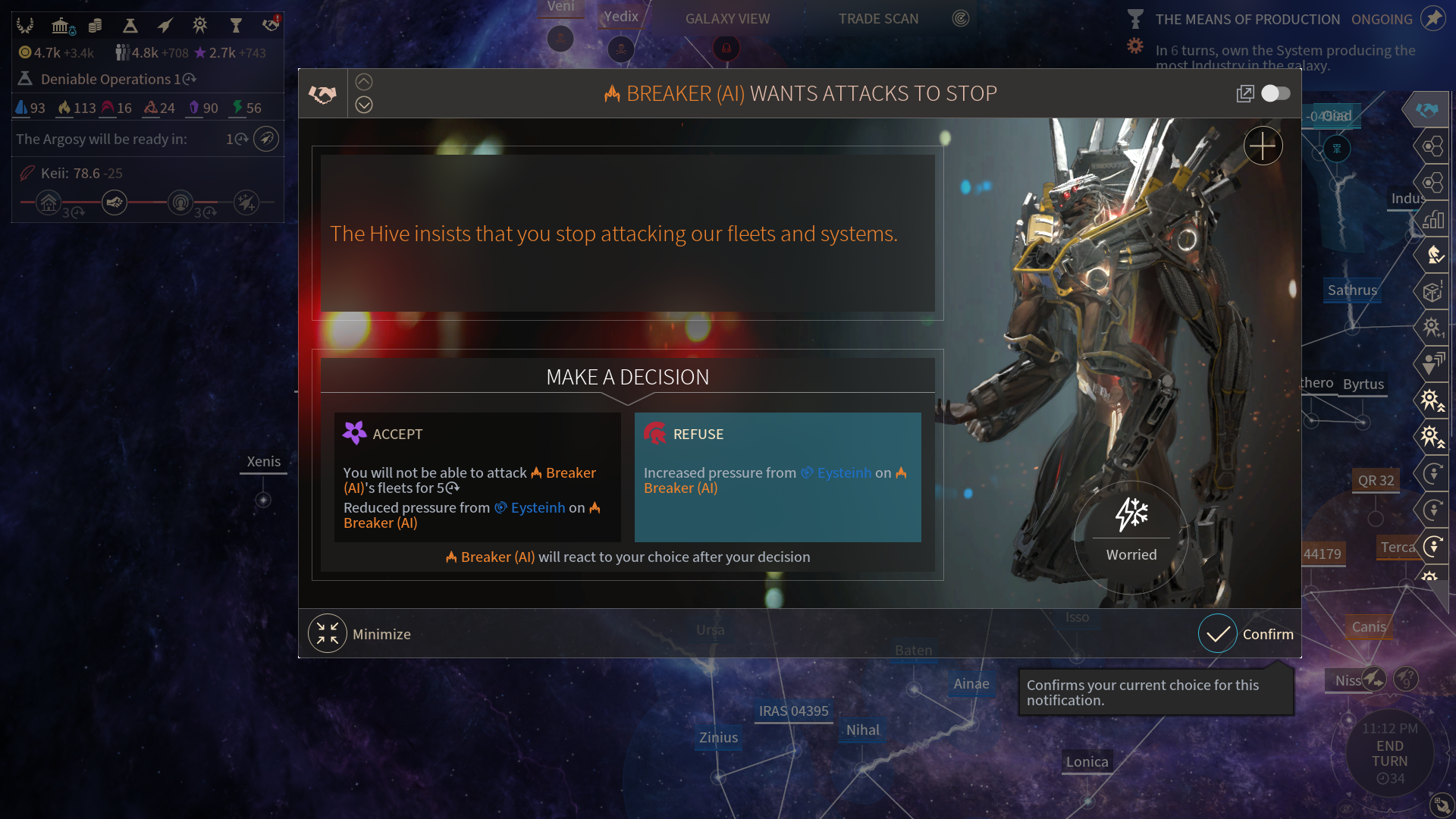This screenshot has height=819, width=1456.
Task: Click the plus button over the portrait
Action: [x=1263, y=146]
